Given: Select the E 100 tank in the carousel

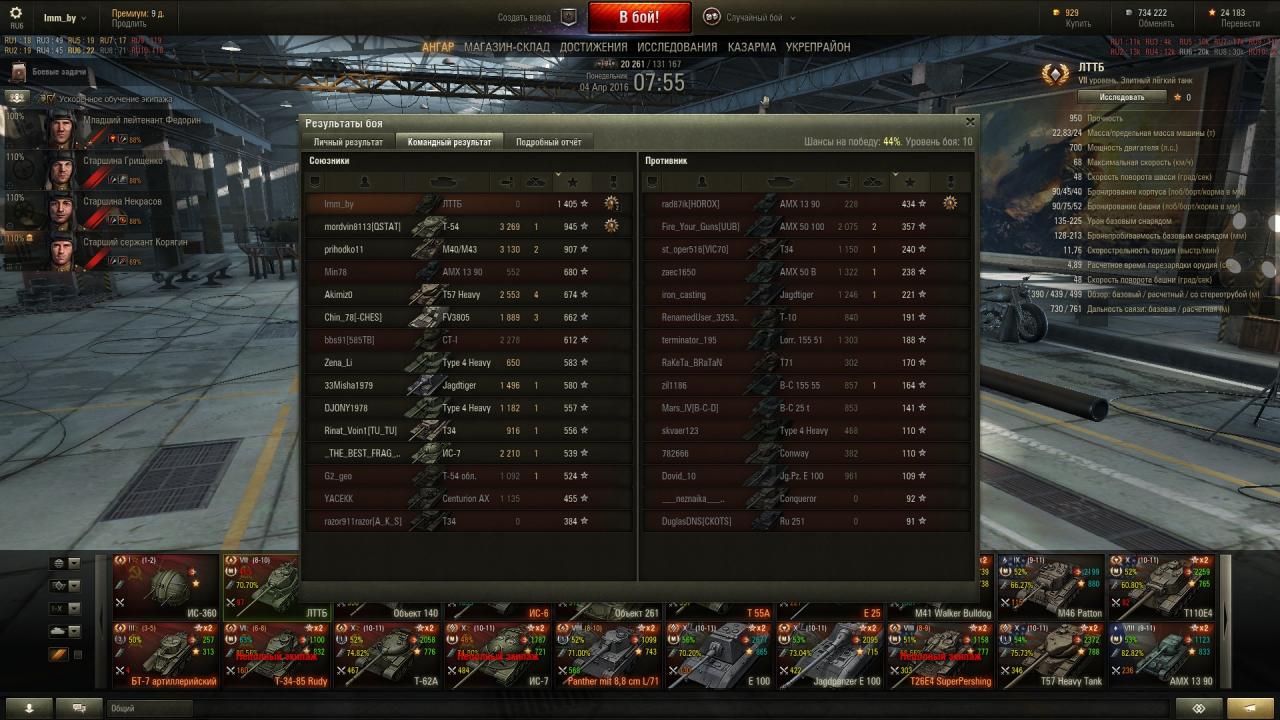Looking at the screenshot, I should click(x=719, y=655).
